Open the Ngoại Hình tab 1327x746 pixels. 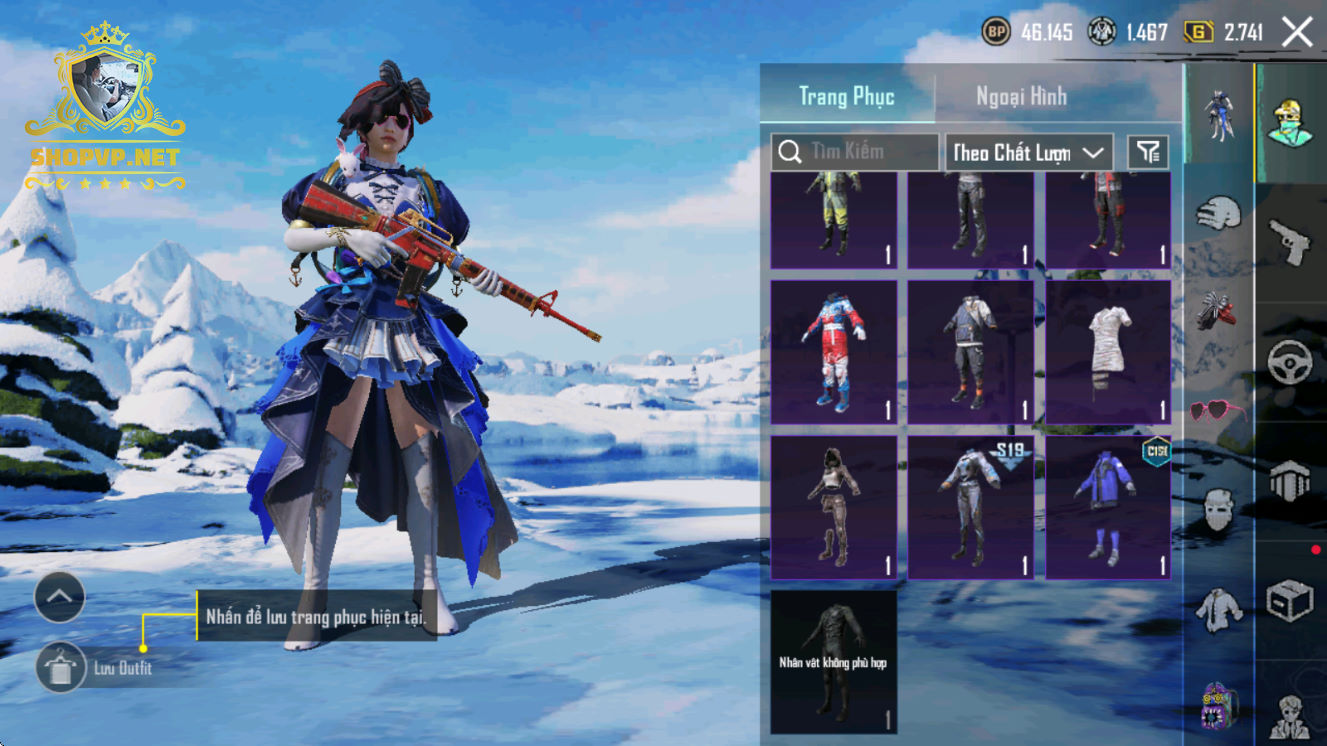1021,97
